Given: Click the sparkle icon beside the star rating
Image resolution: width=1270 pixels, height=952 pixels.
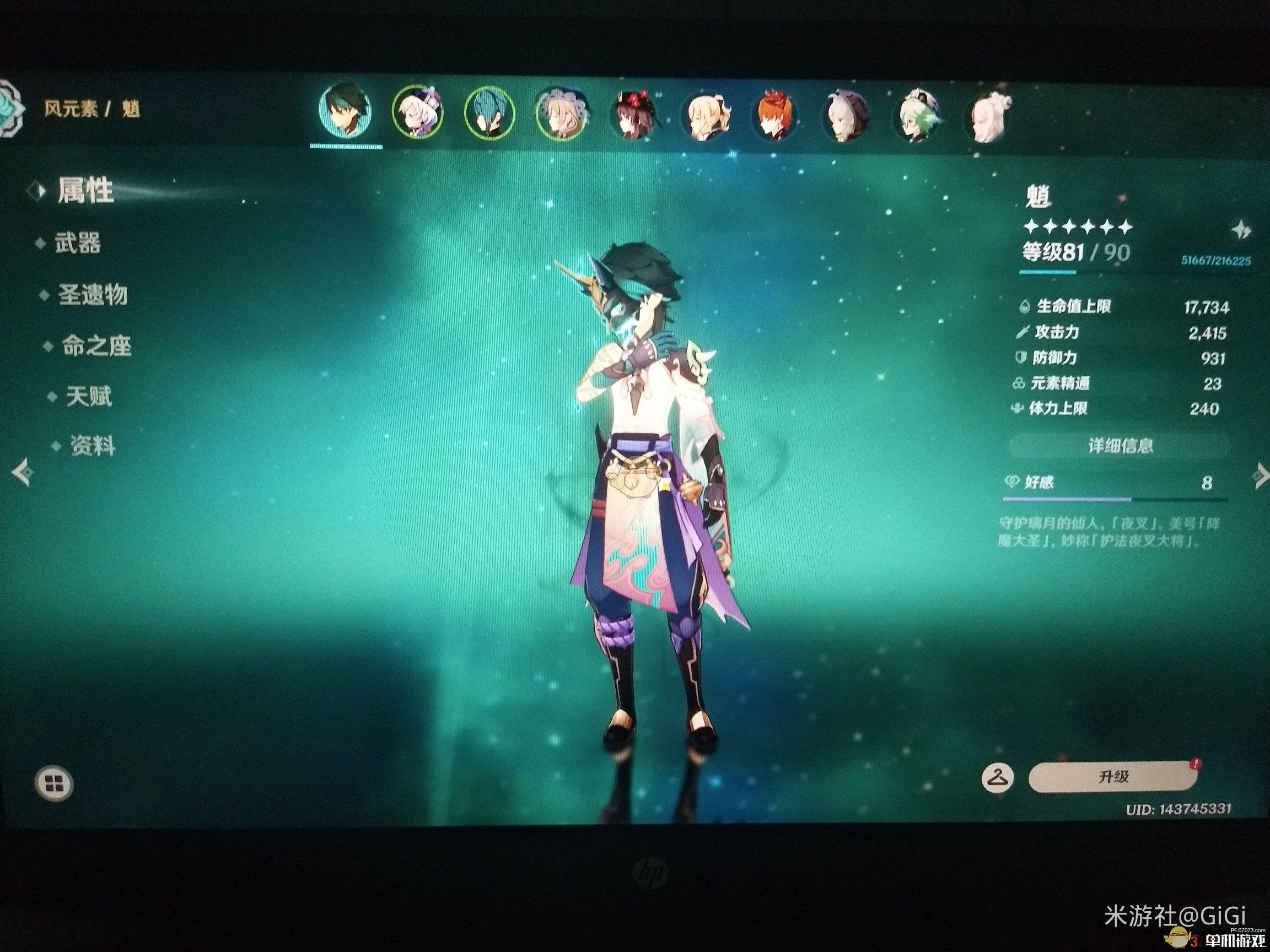Looking at the screenshot, I should click(1240, 231).
